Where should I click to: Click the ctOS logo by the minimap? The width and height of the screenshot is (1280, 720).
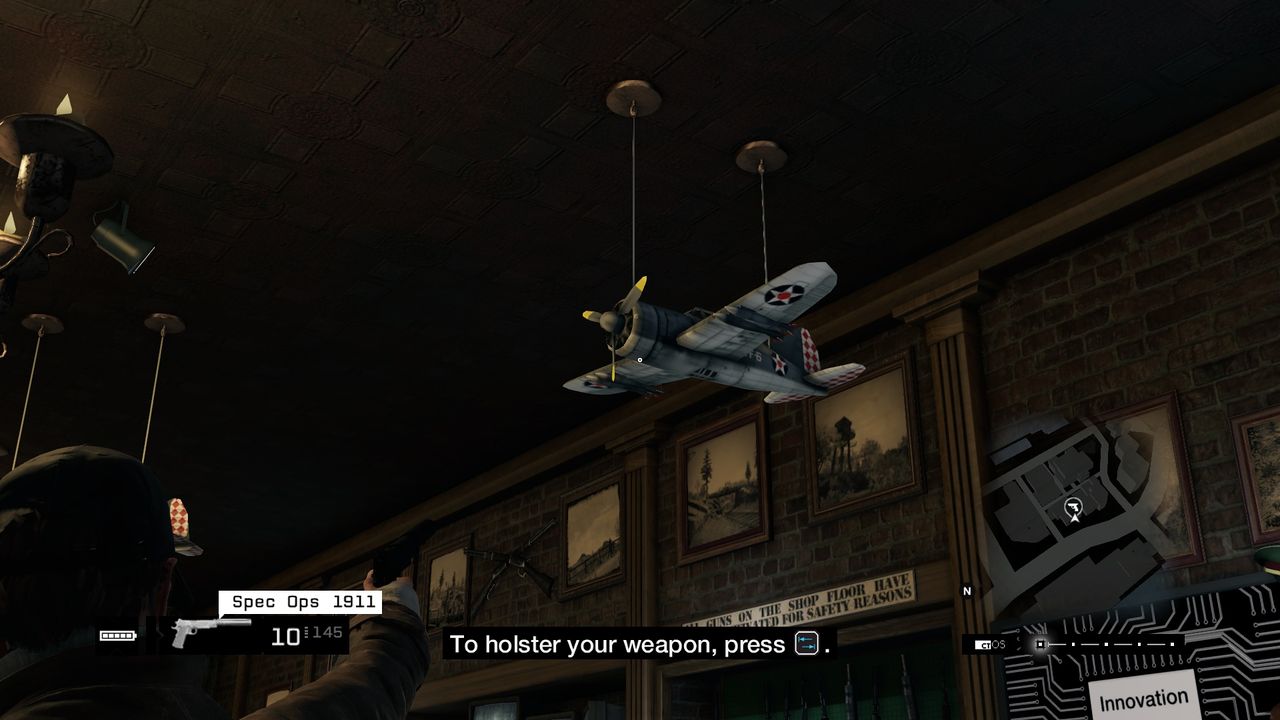click(990, 645)
